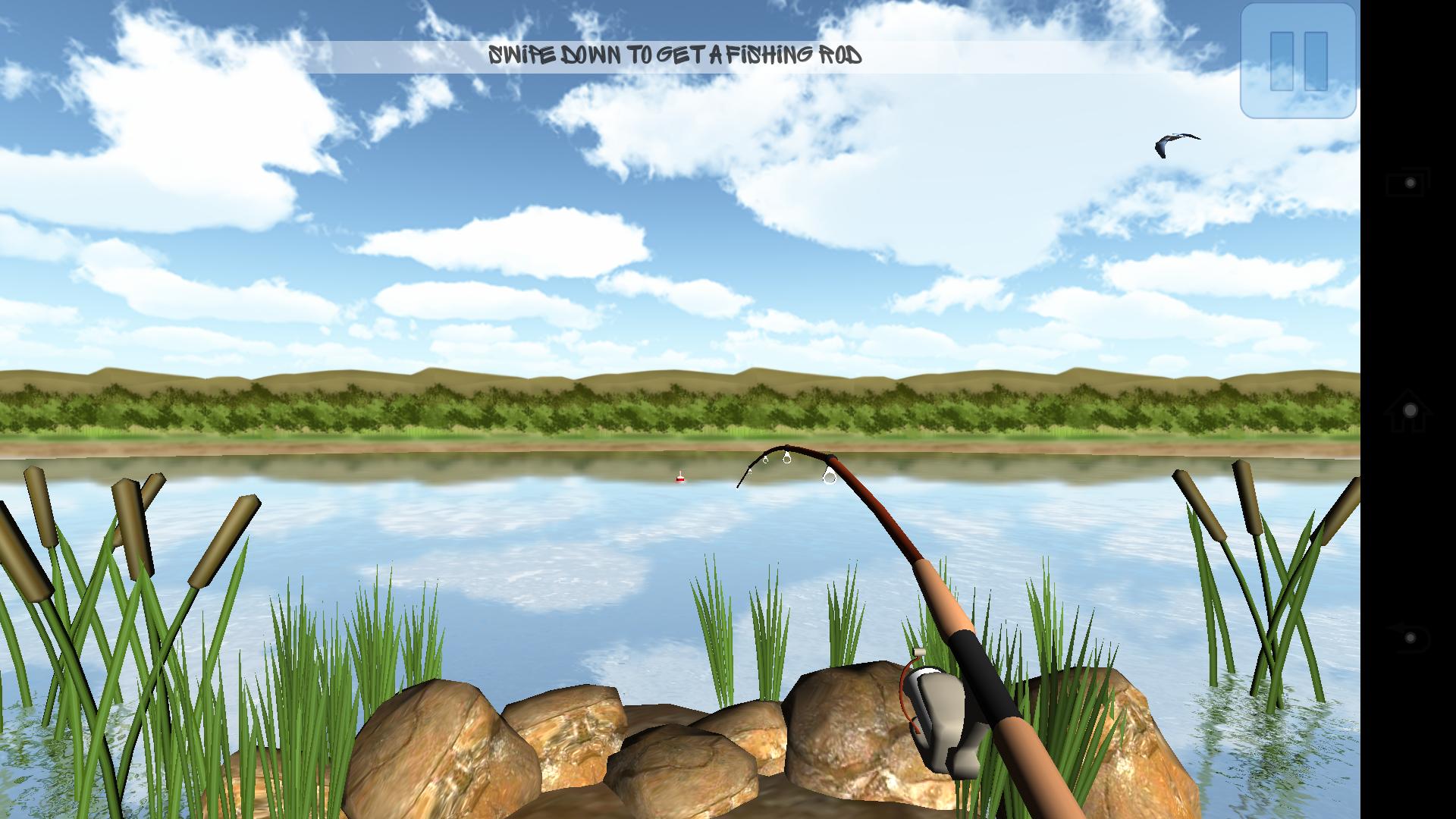Open the Android recent apps view
The height and width of the screenshot is (819, 1456).
pos(1408,183)
